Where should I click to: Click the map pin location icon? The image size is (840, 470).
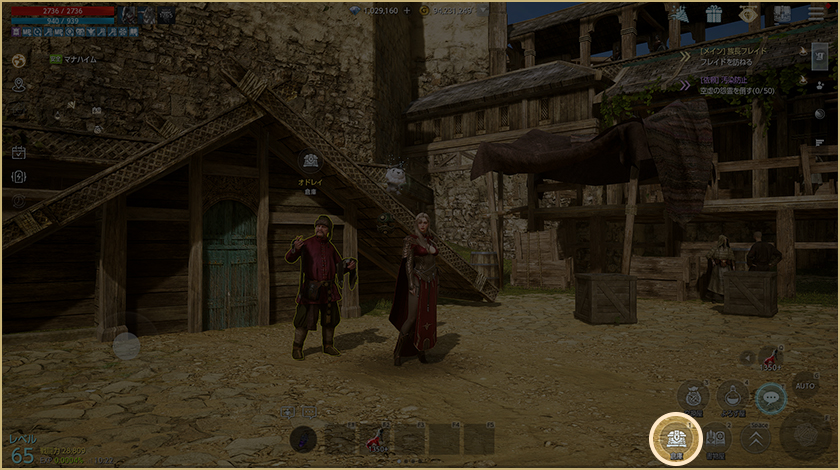click(18, 86)
